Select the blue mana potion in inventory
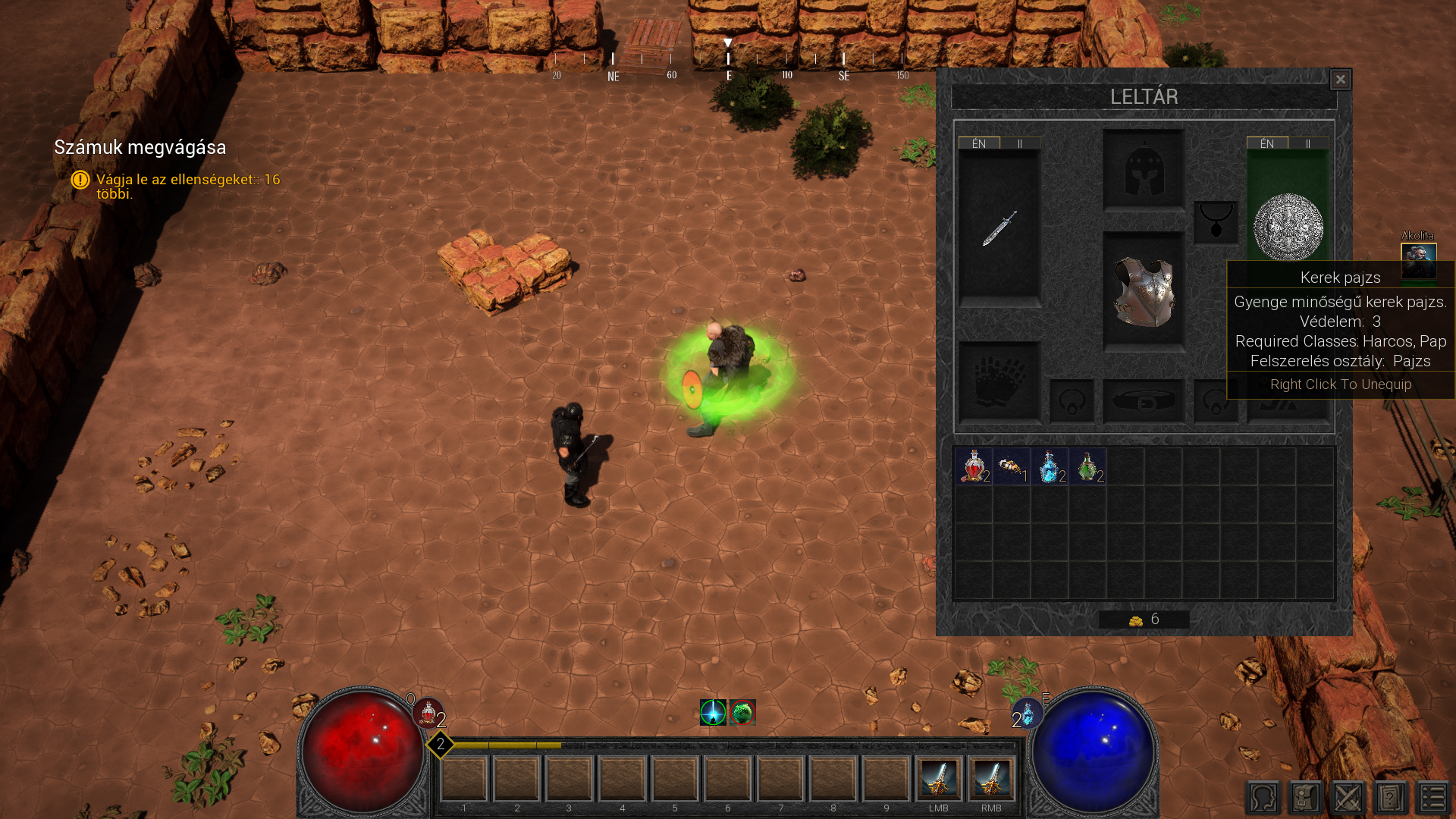The width and height of the screenshot is (1456, 819). (1050, 466)
